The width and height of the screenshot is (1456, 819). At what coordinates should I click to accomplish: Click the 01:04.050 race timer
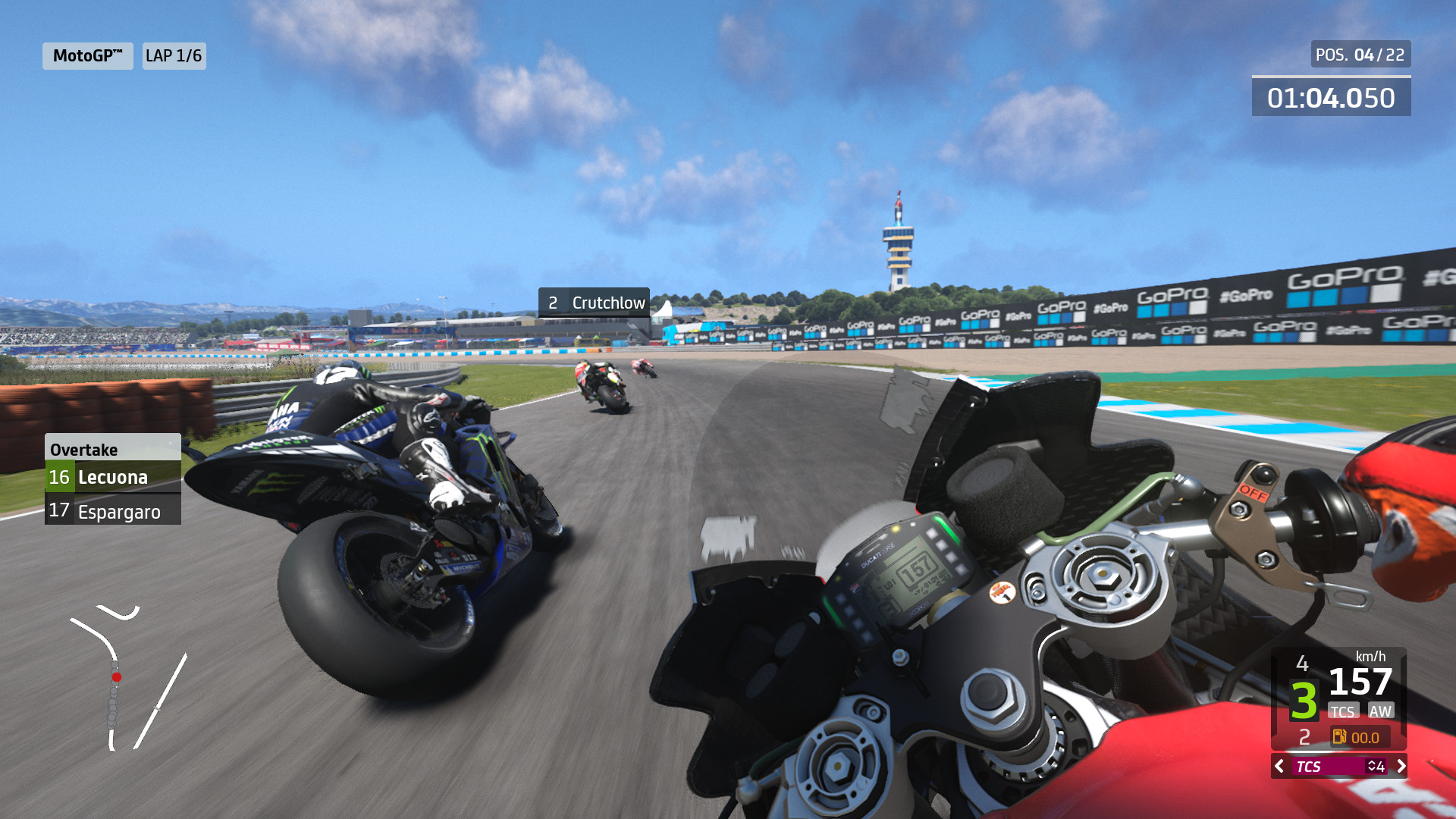(x=1331, y=96)
